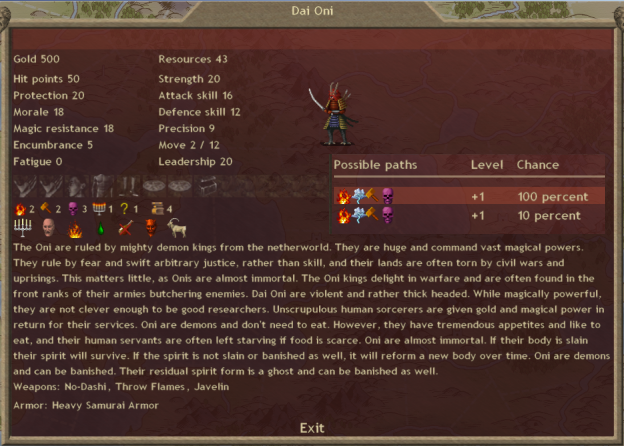This screenshot has width=624, height=446.
Task: Exit the Dai Oni info screen
Action: [x=312, y=428]
